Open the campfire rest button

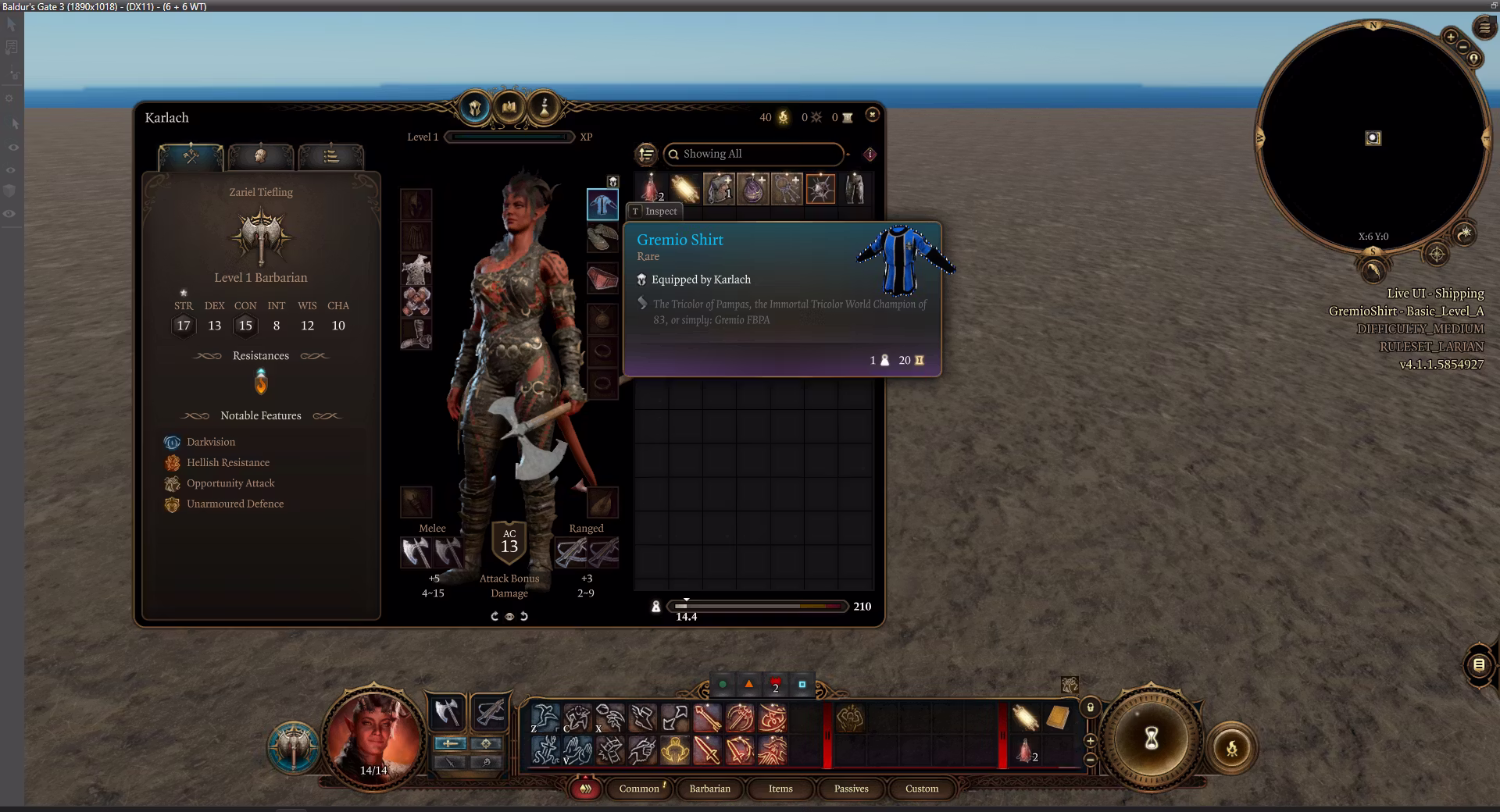pyautogui.click(x=1231, y=749)
